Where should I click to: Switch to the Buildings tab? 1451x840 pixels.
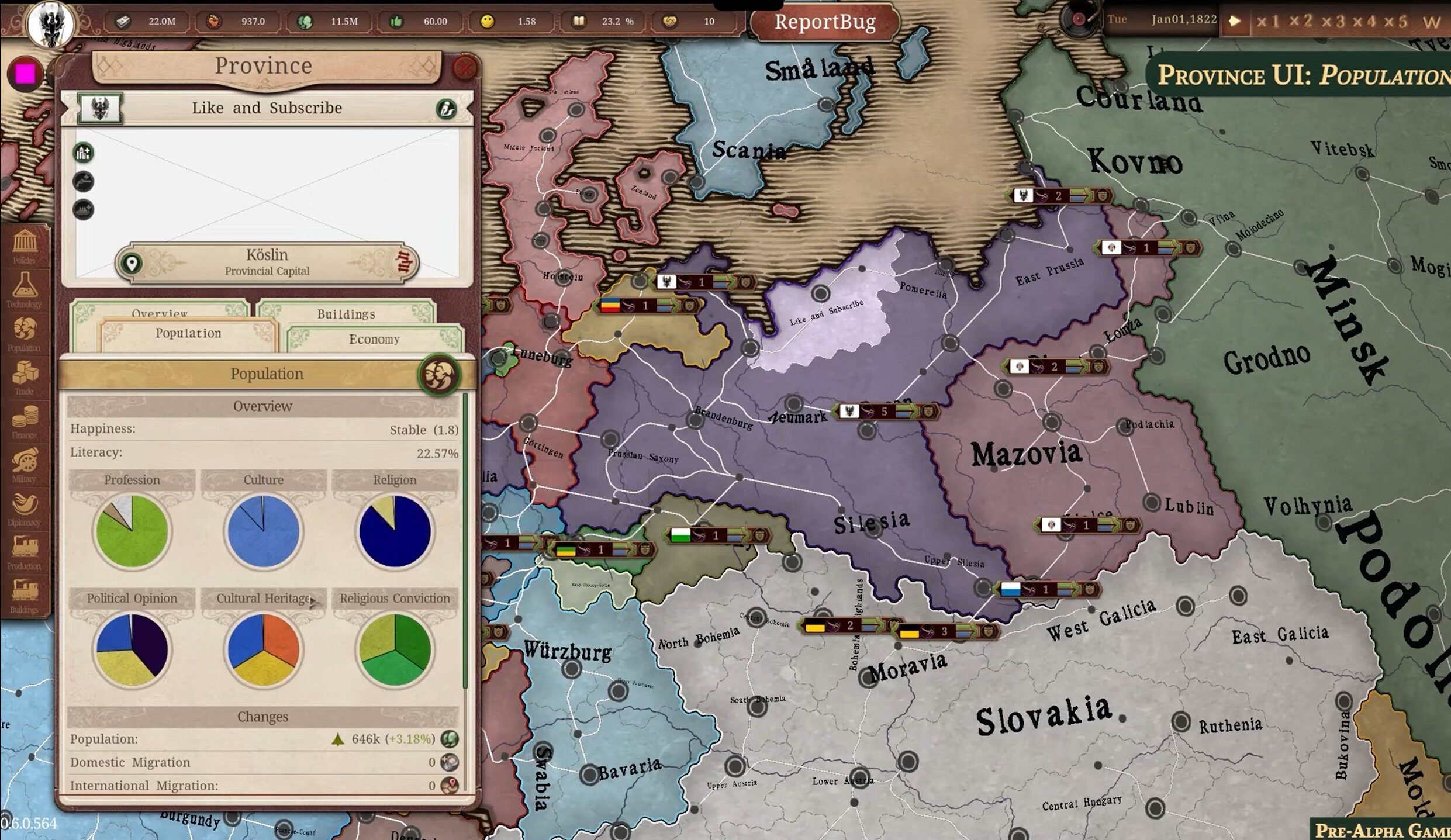pyautogui.click(x=346, y=313)
